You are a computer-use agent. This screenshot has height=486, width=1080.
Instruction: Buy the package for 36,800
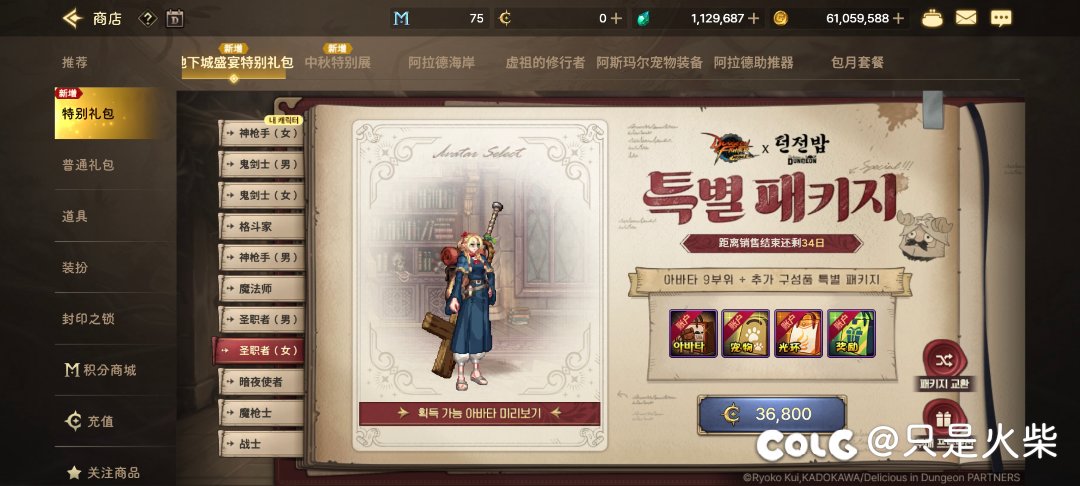point(771,414)
